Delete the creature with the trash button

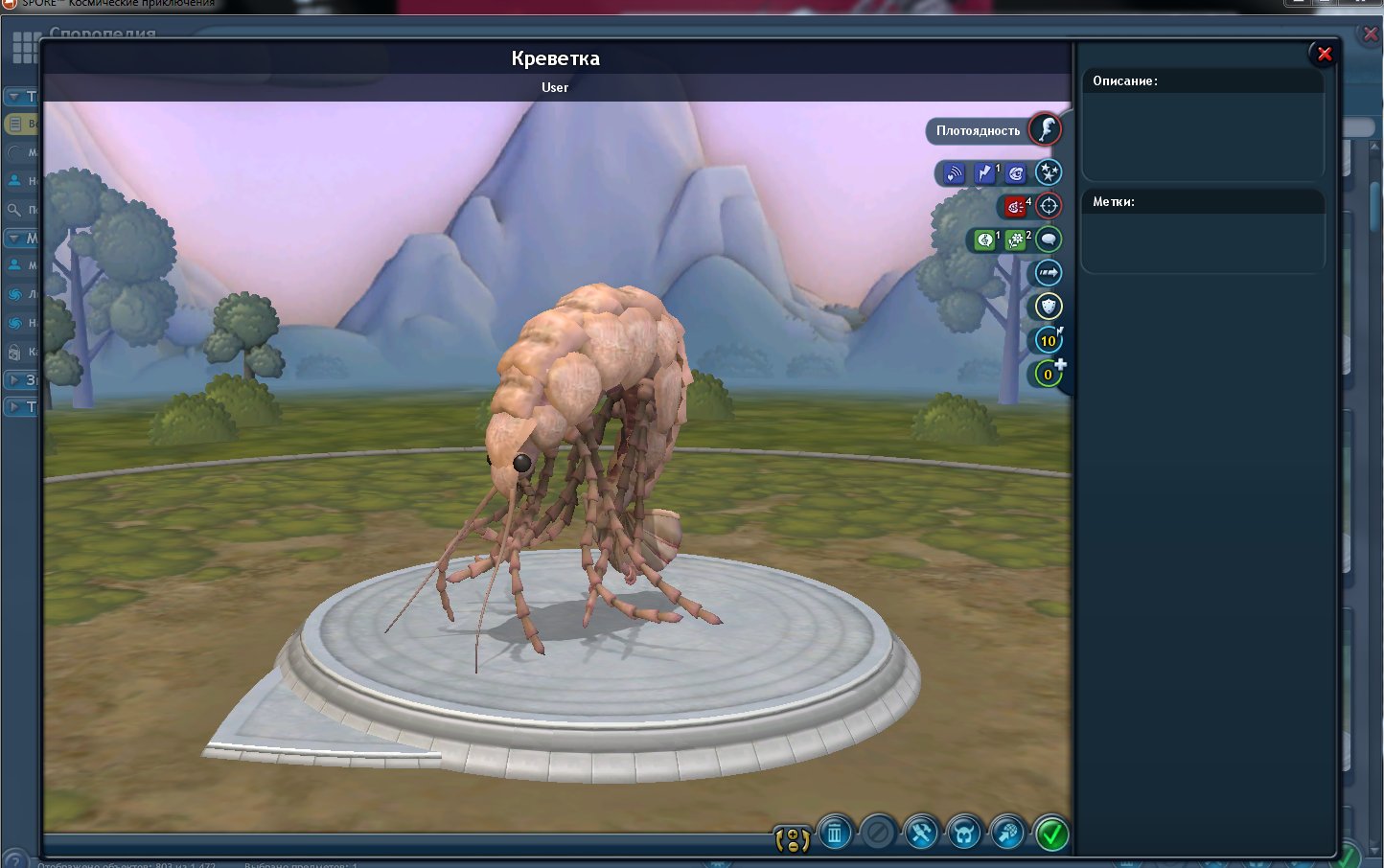(x=835, y=834)
